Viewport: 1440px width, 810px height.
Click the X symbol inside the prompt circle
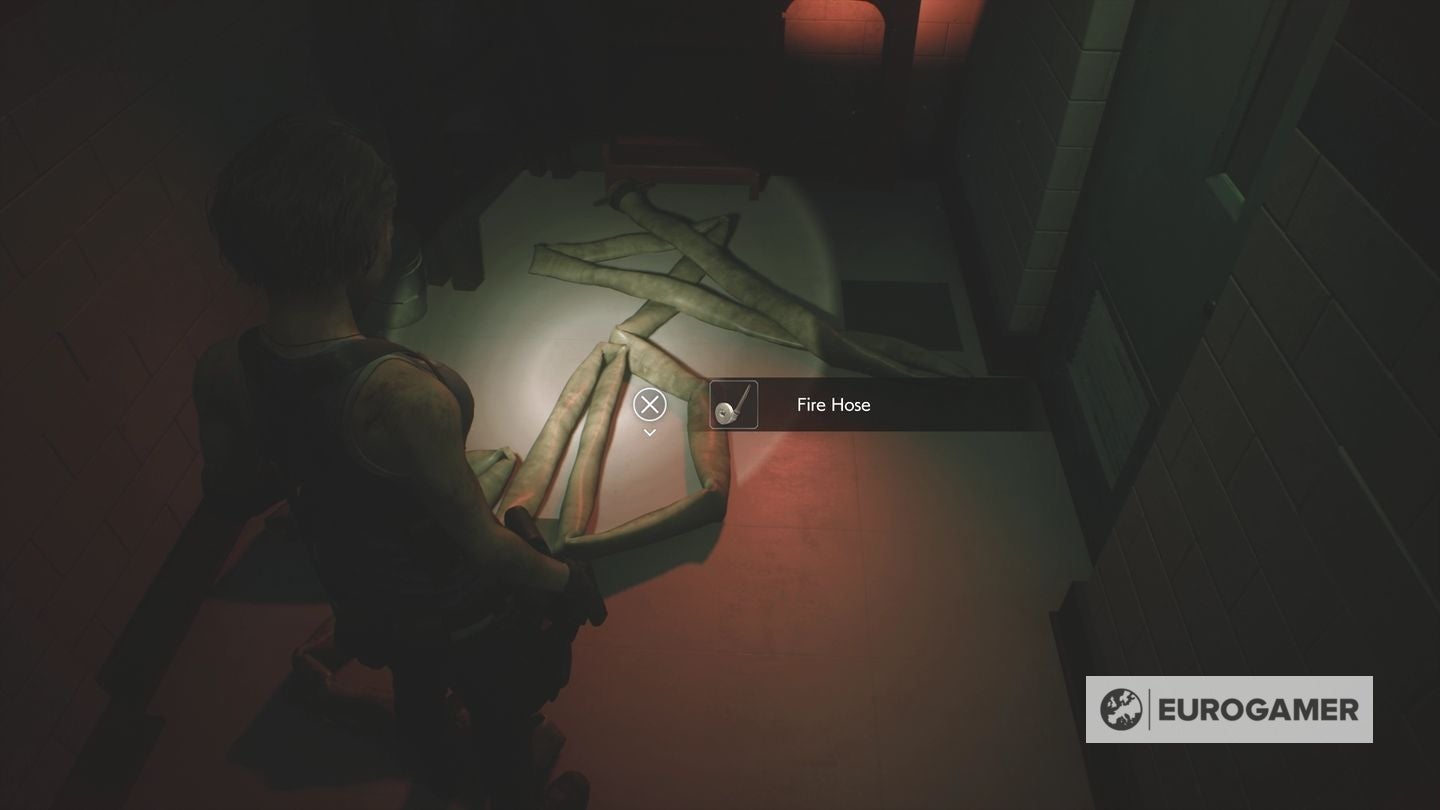[x=649, y=405]
